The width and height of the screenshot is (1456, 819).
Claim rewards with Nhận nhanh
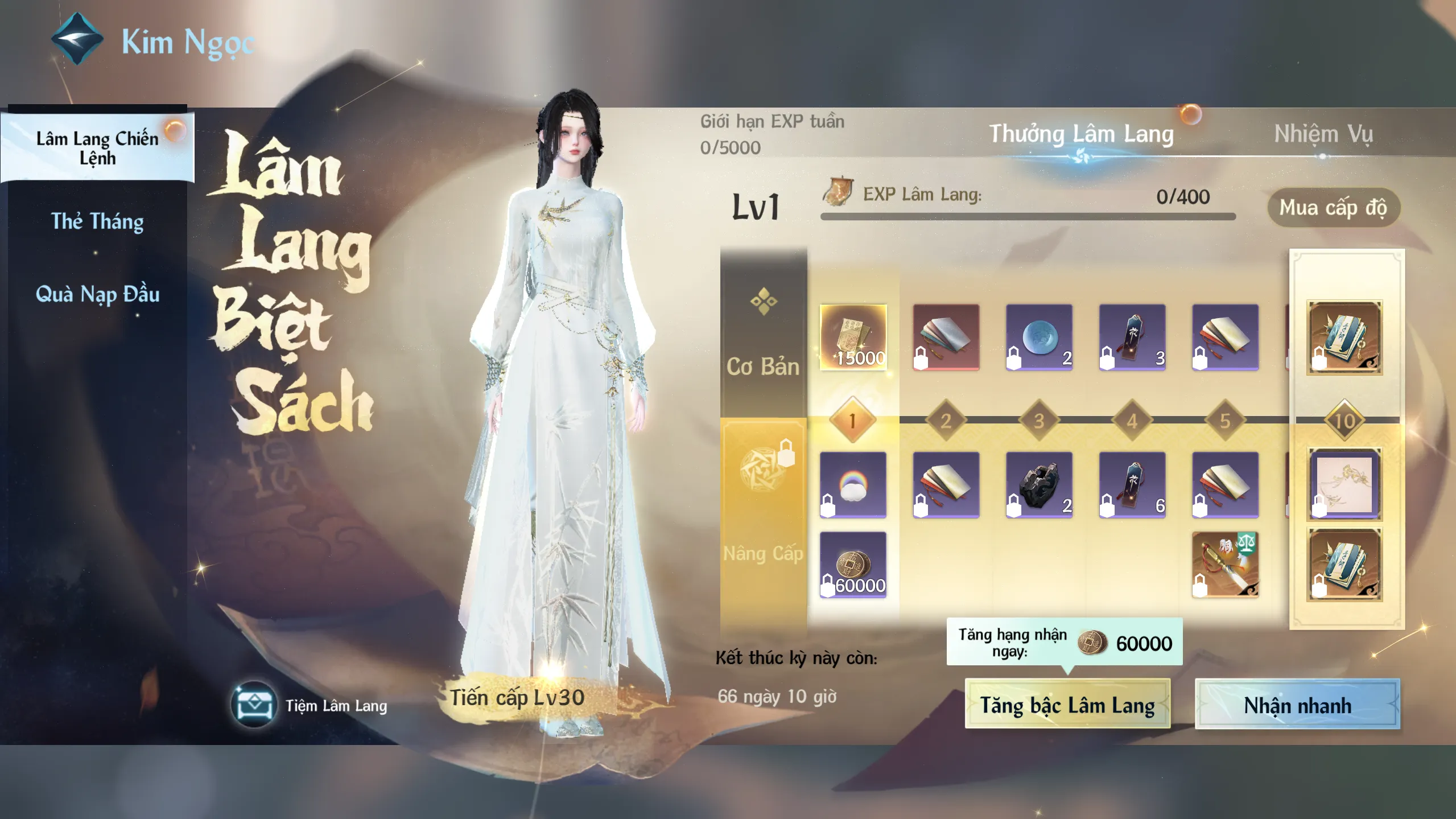click(1297, 705)
